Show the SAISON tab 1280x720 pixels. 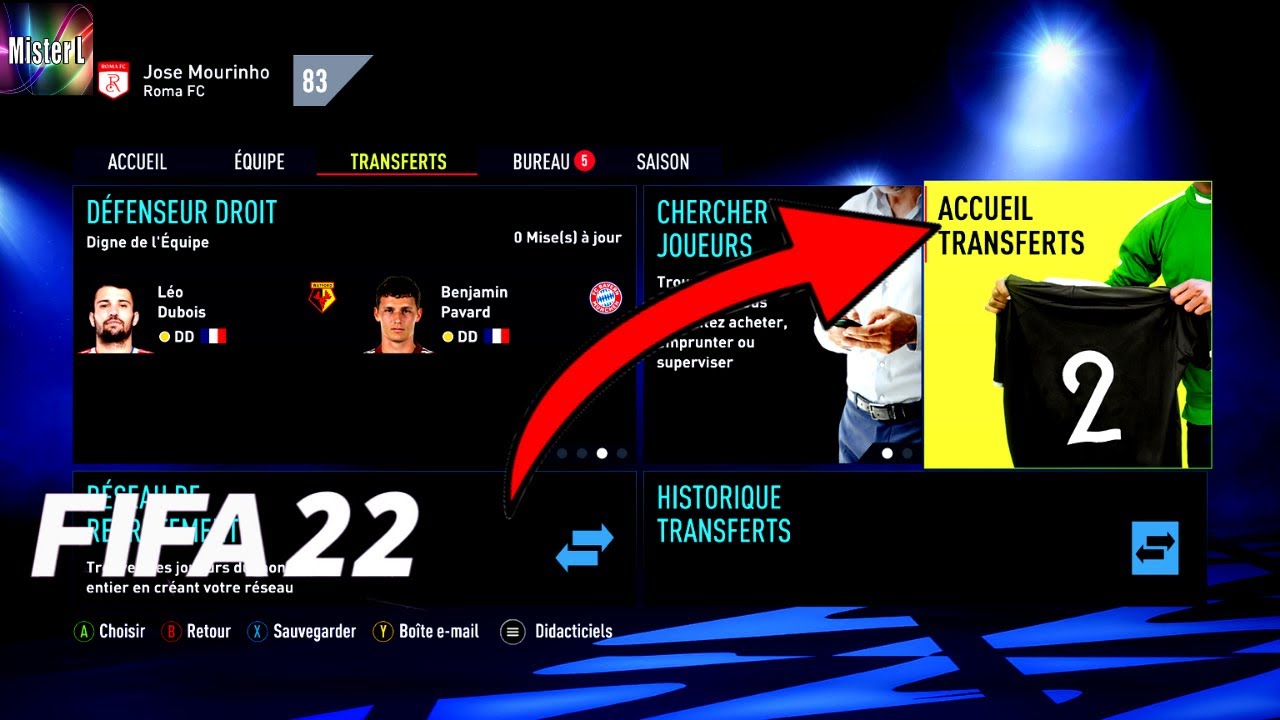[663, 162]
